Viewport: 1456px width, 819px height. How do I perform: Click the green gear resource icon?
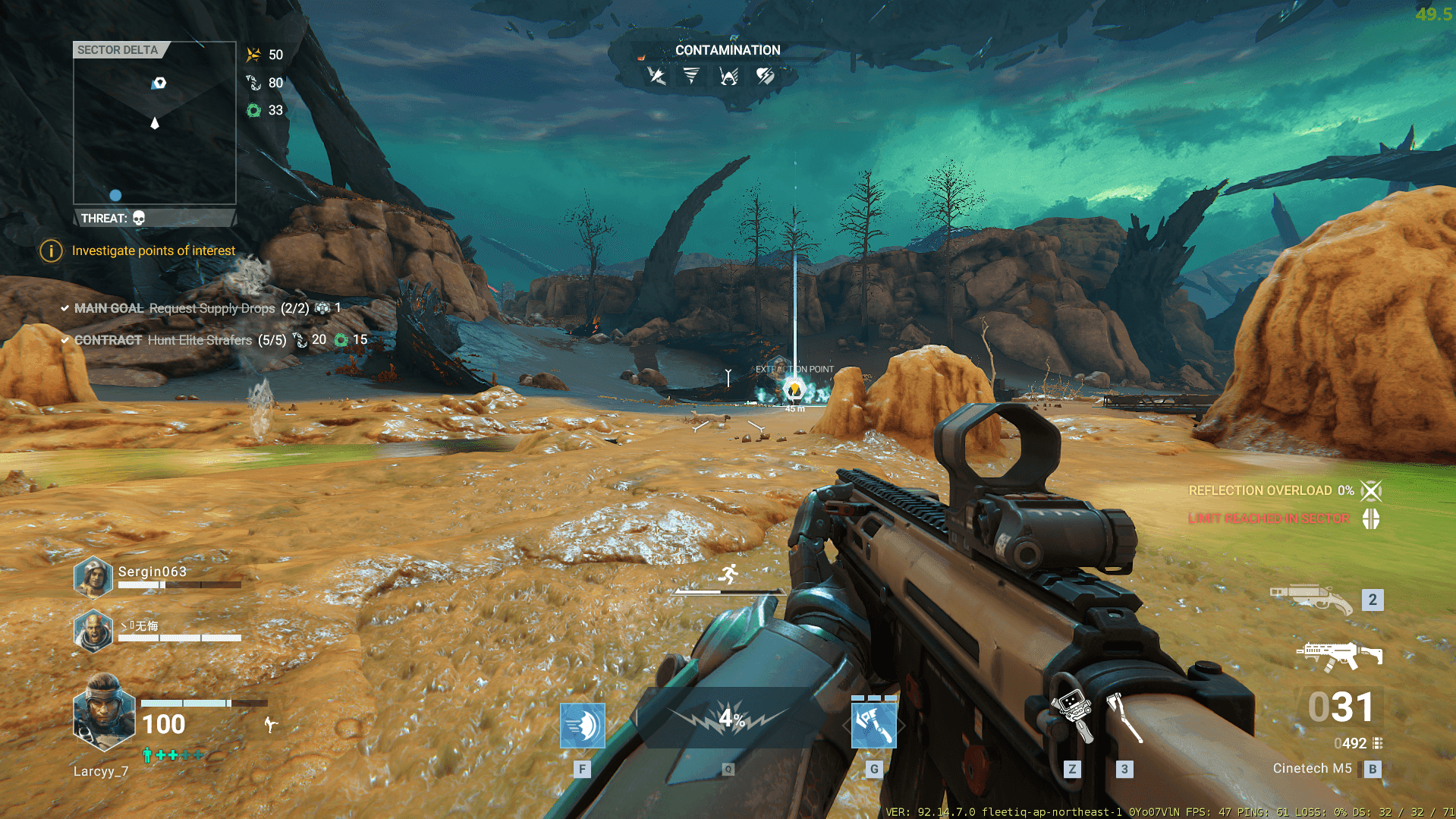point(254,111)
